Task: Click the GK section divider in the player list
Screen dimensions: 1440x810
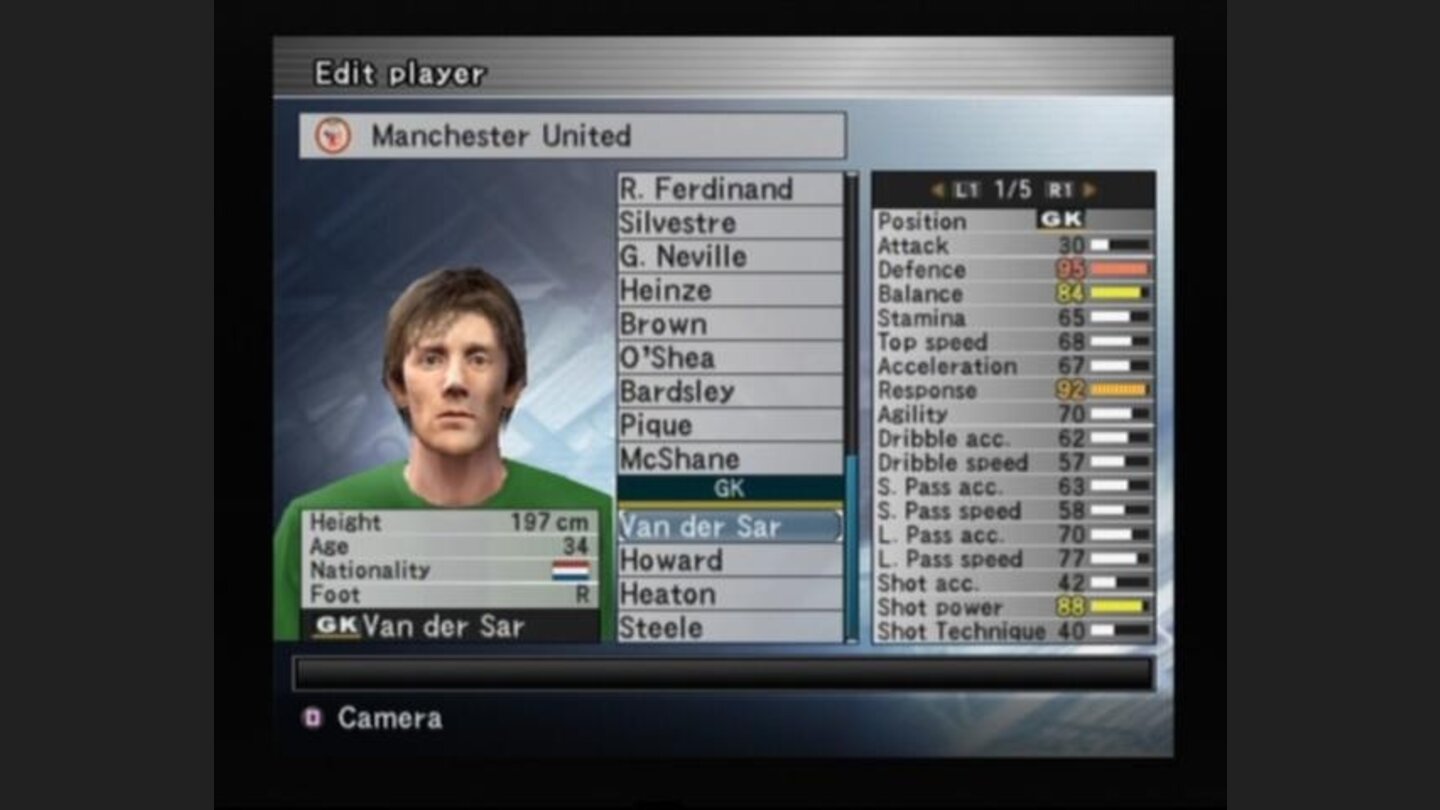Action: [730, 489]
